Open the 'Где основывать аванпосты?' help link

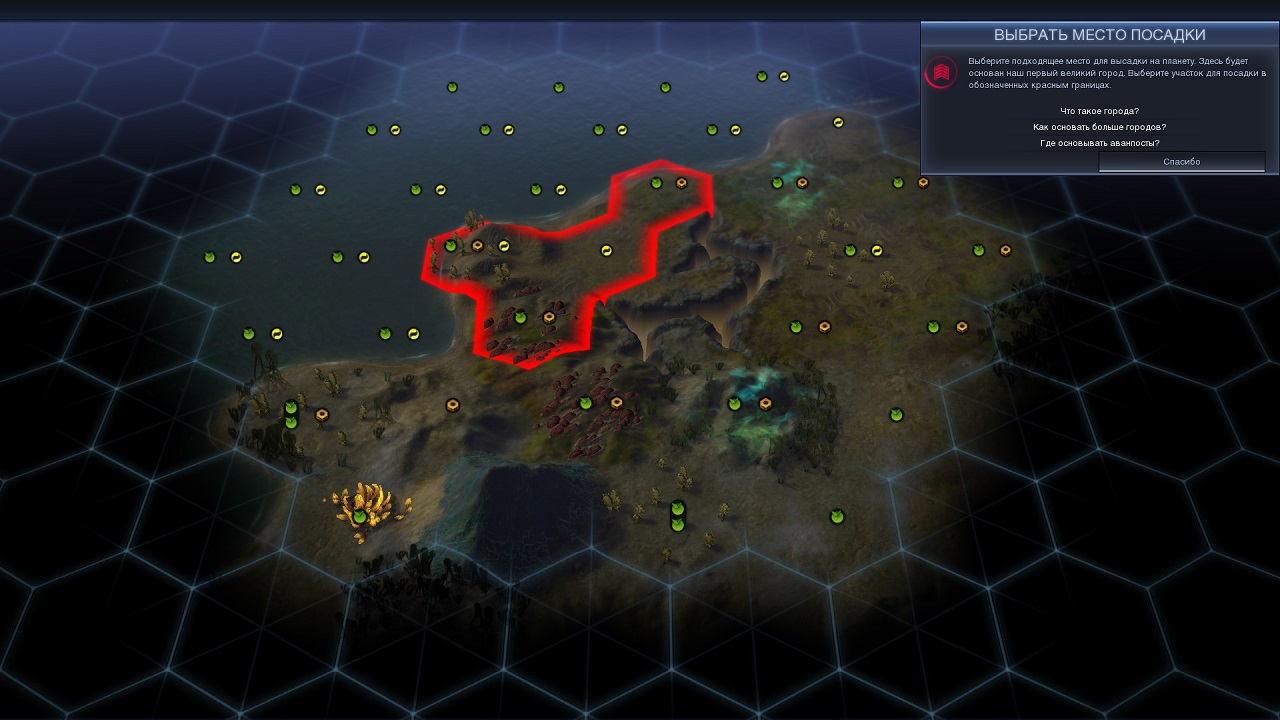tap(1099, 143)
